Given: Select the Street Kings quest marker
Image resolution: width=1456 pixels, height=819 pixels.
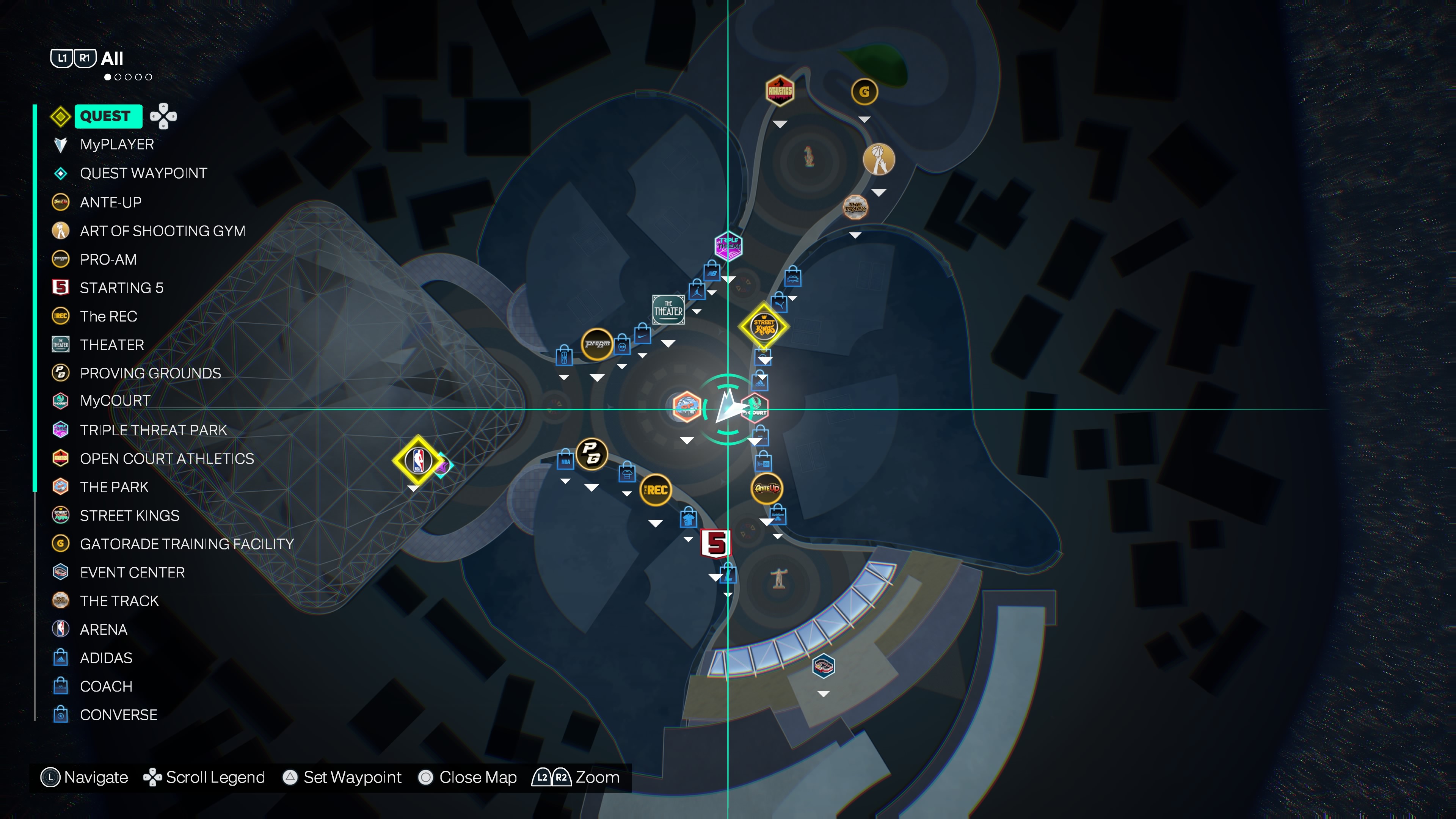Looking at the screenshot, I should coord(764,327).
